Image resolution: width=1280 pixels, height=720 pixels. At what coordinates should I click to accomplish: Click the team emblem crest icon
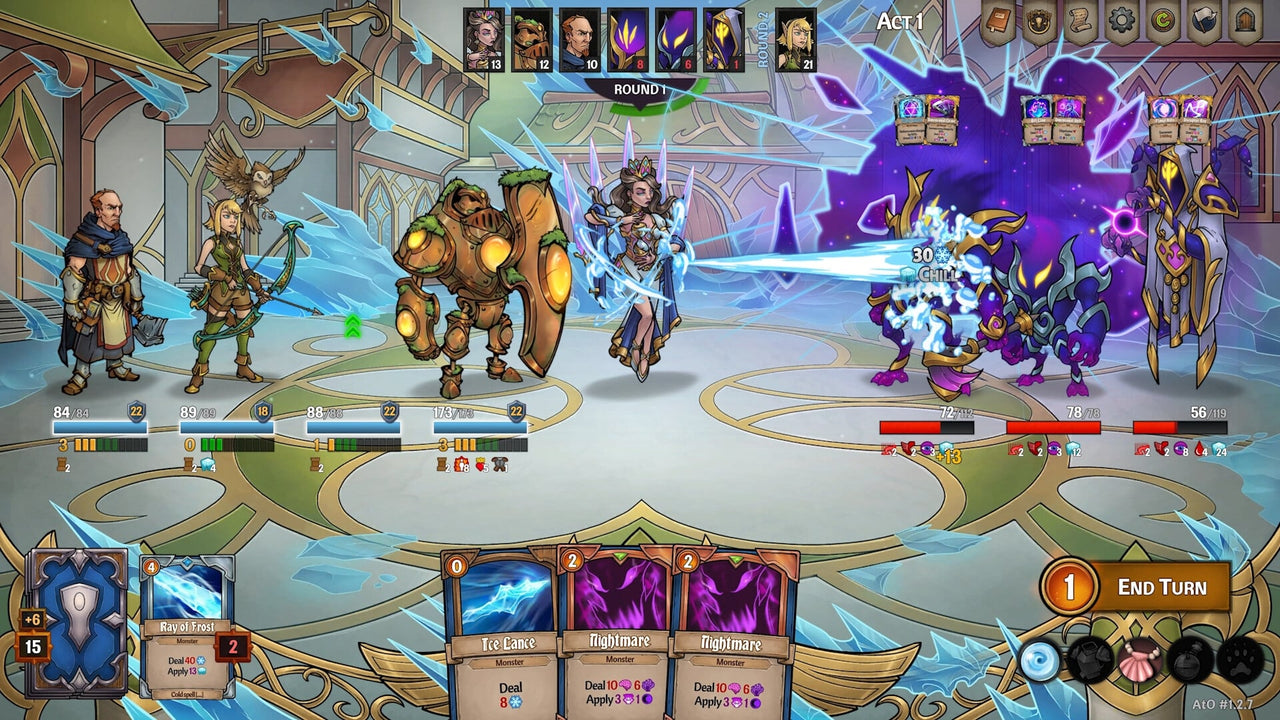(x=1038, y=22)
